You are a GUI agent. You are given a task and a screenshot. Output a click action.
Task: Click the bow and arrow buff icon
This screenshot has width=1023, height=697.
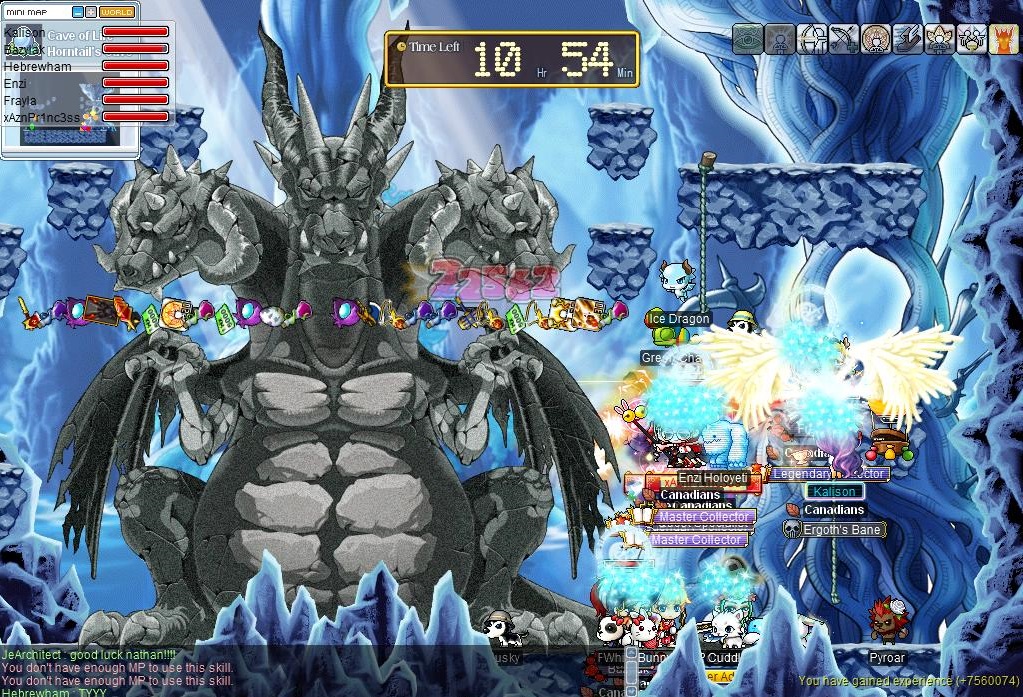843,38
